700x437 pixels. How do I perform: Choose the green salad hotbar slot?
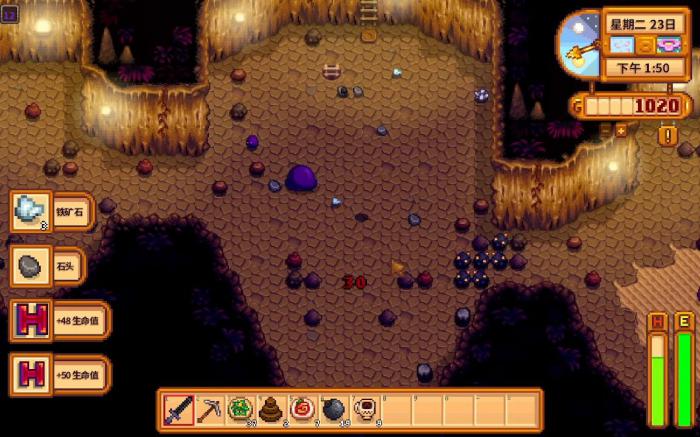(240, 409)
